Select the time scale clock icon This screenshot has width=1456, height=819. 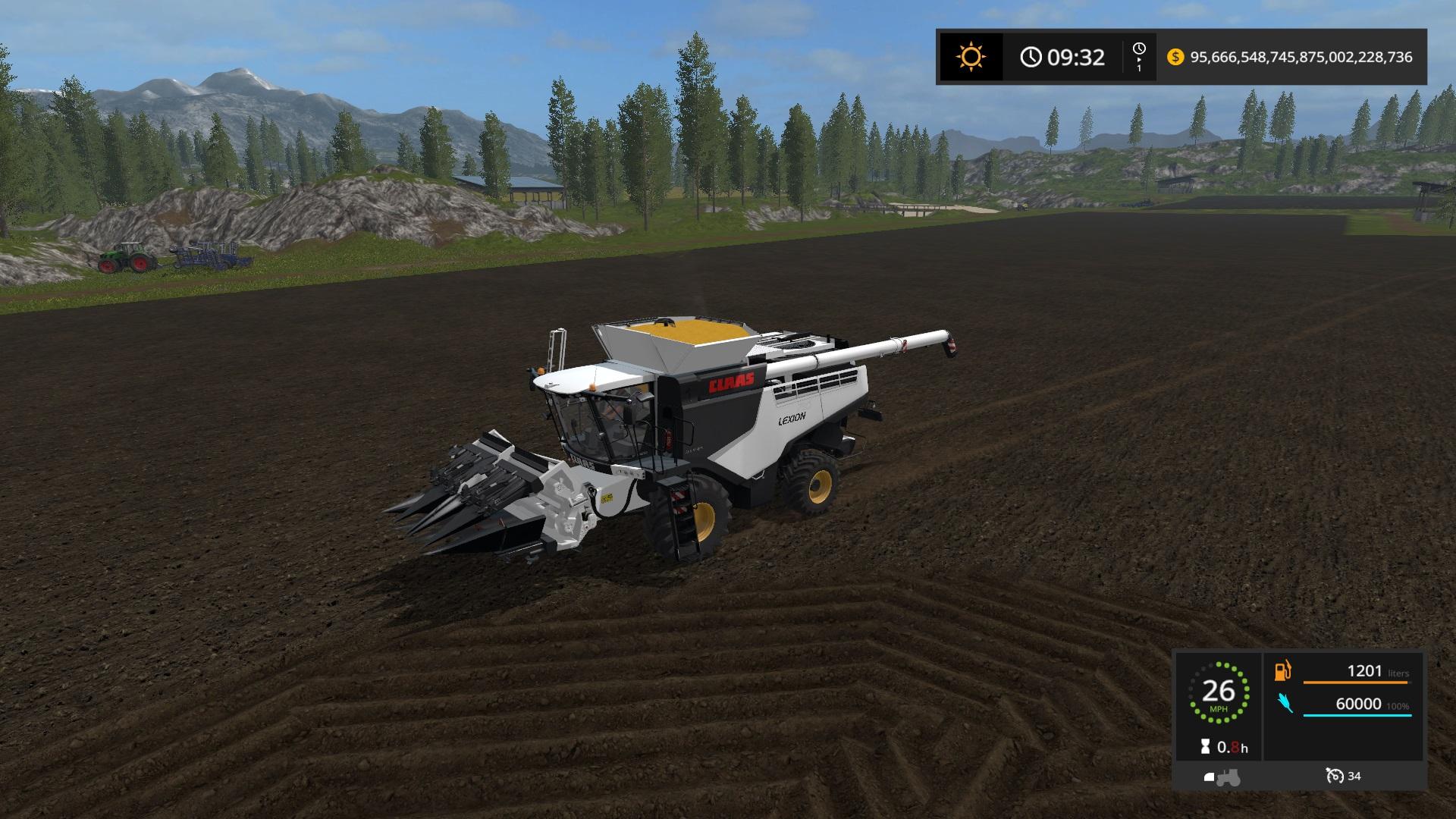(x=1138, y=50)
